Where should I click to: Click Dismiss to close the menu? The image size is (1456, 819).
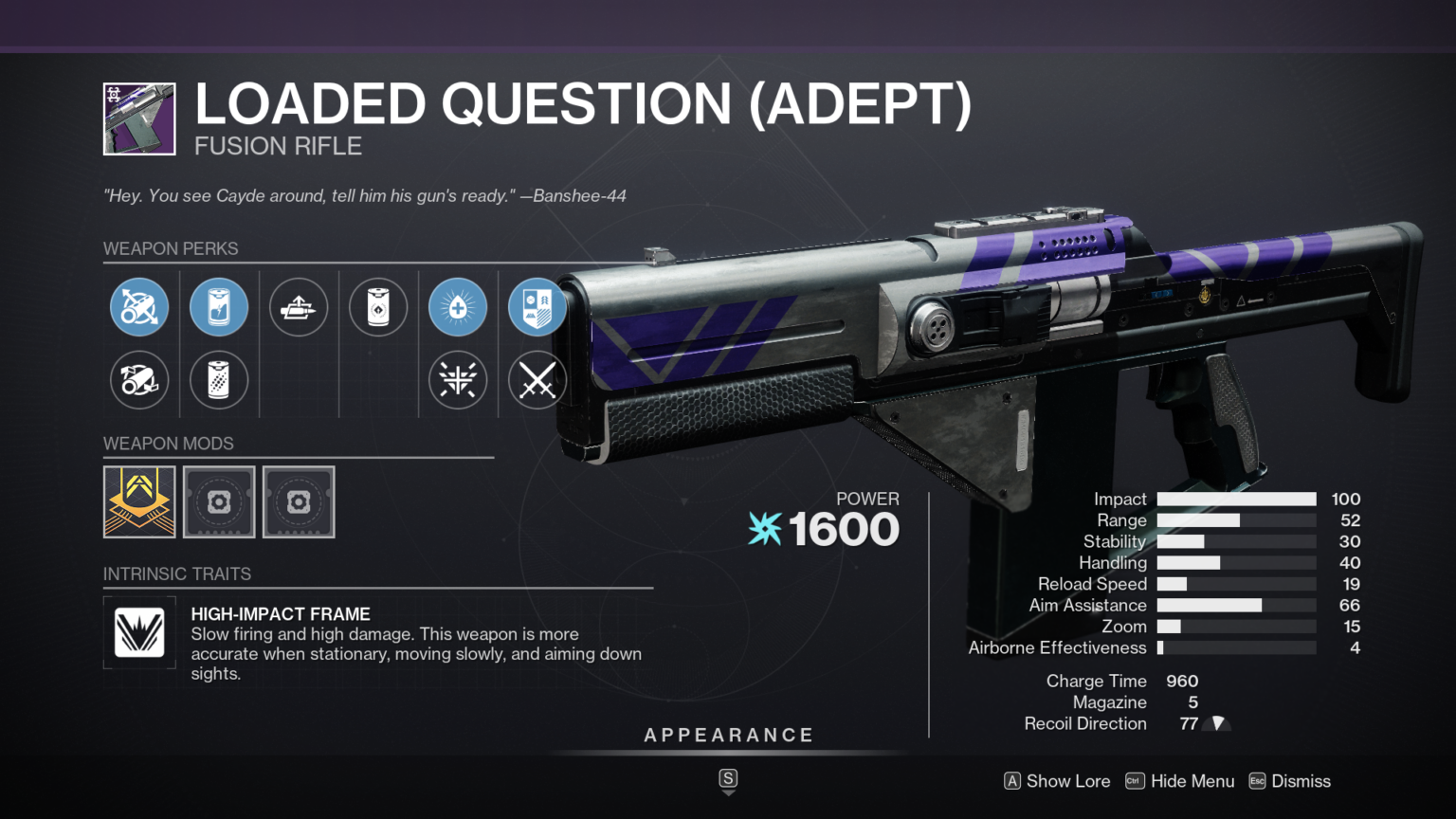(1302, 780)
